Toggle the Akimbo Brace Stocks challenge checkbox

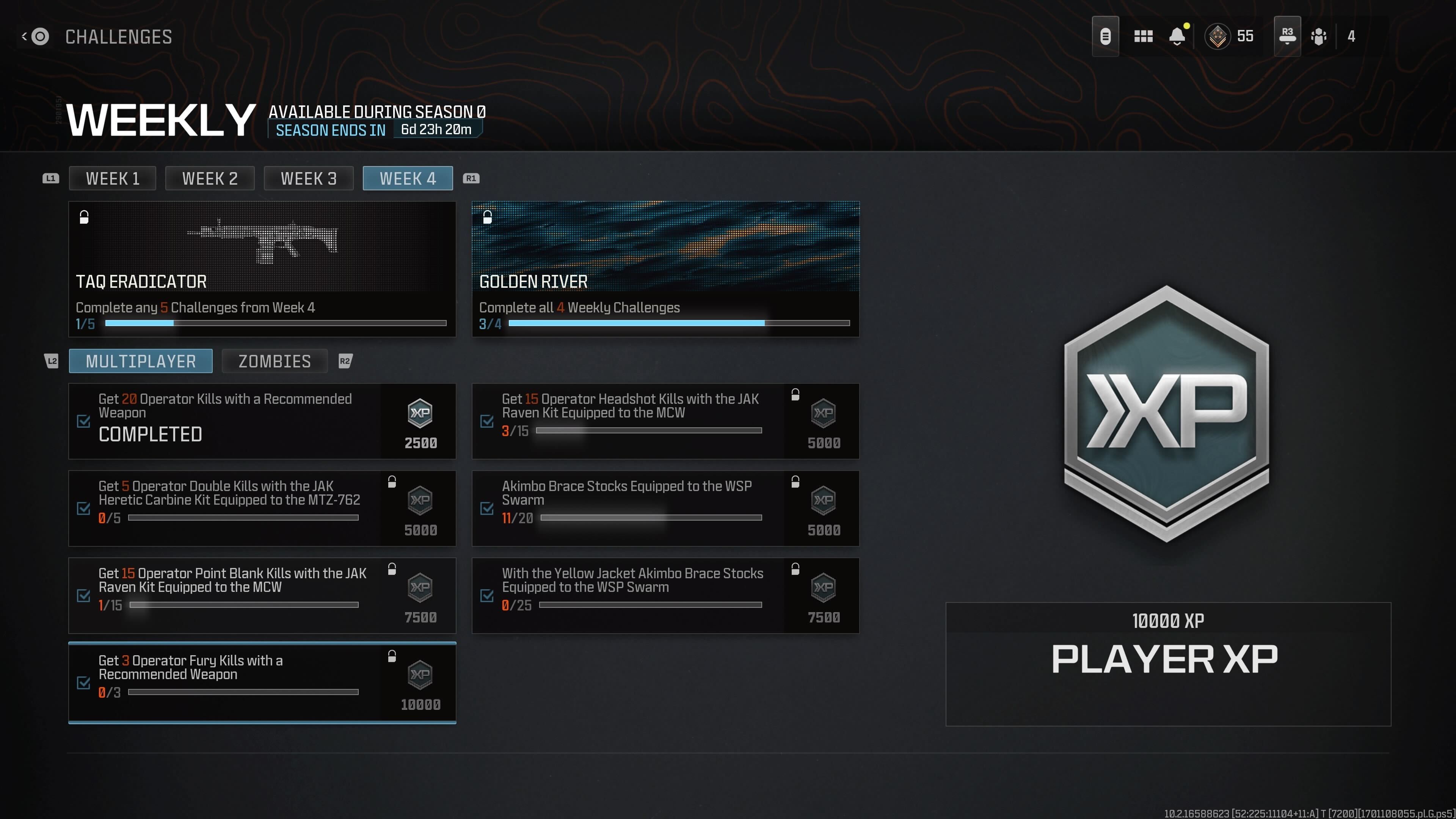(487, 509)
